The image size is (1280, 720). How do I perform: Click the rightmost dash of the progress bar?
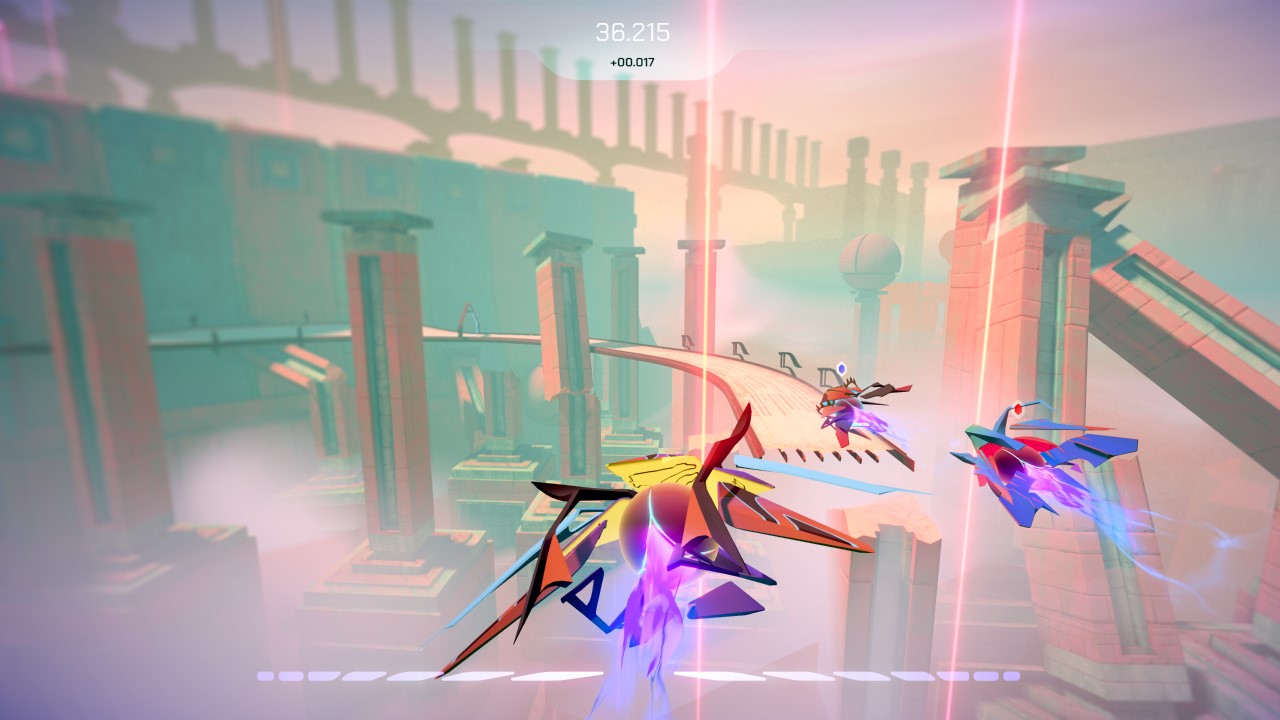coord(1012,676)
